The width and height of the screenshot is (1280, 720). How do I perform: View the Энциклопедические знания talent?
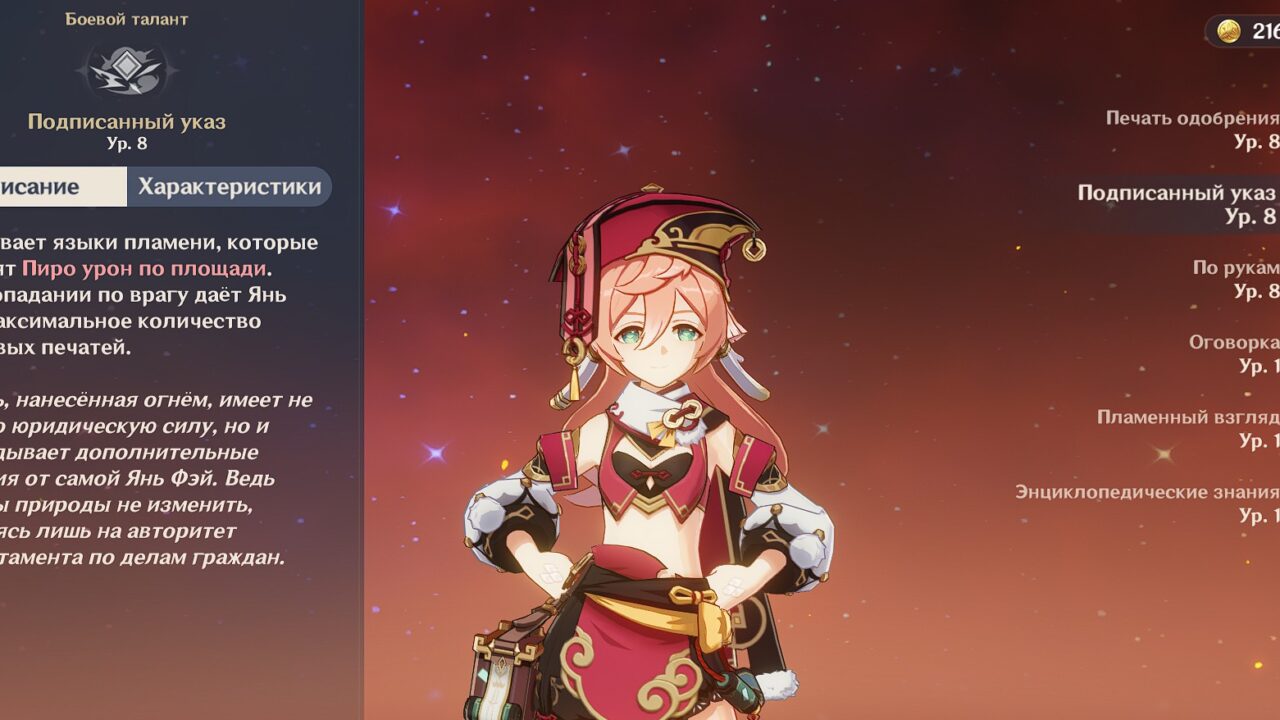1146,503
